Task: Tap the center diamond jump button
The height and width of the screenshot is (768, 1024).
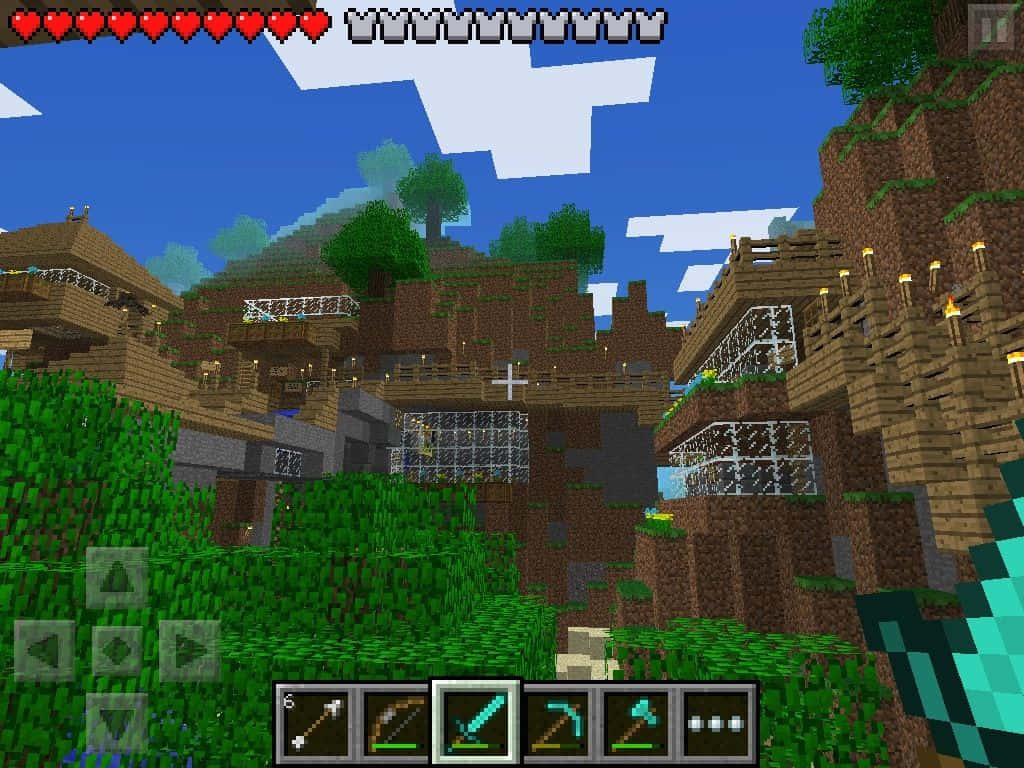Action: point(117,651)
